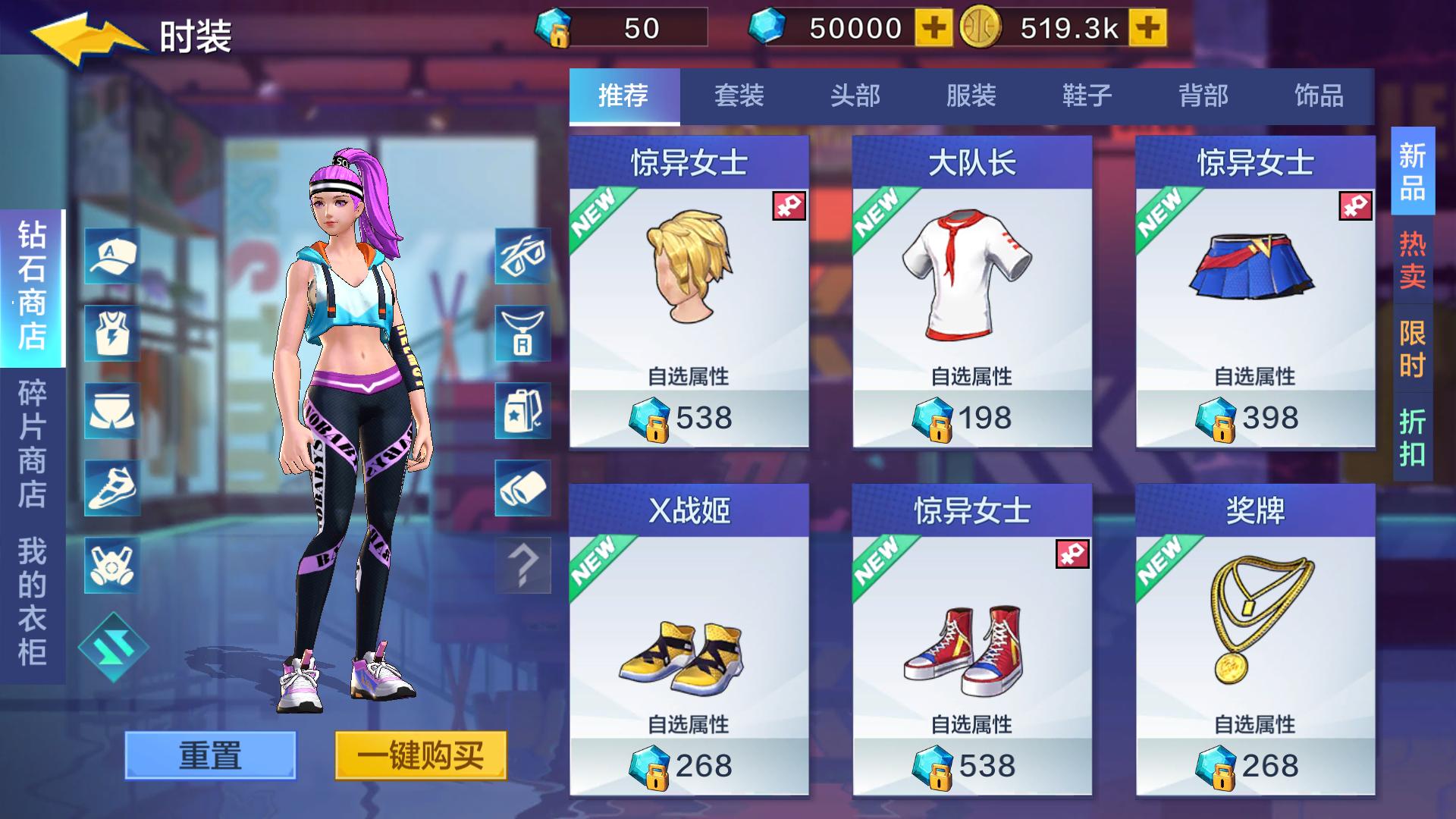Click the backpack accessory icon
Screen dimensions: 1456x819
pos(522,412)
